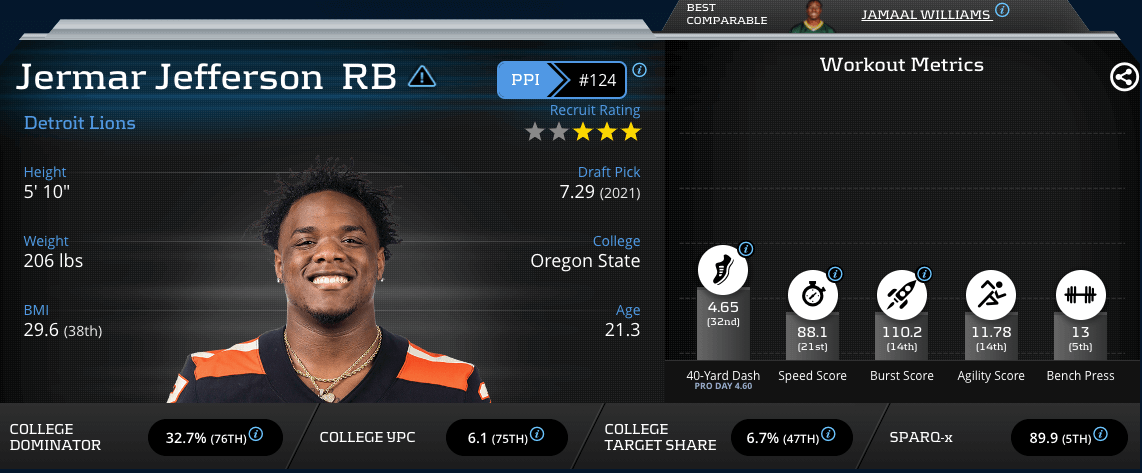Click the warning triangle beside RB
1142x473 pixels.
click(422, 76)
